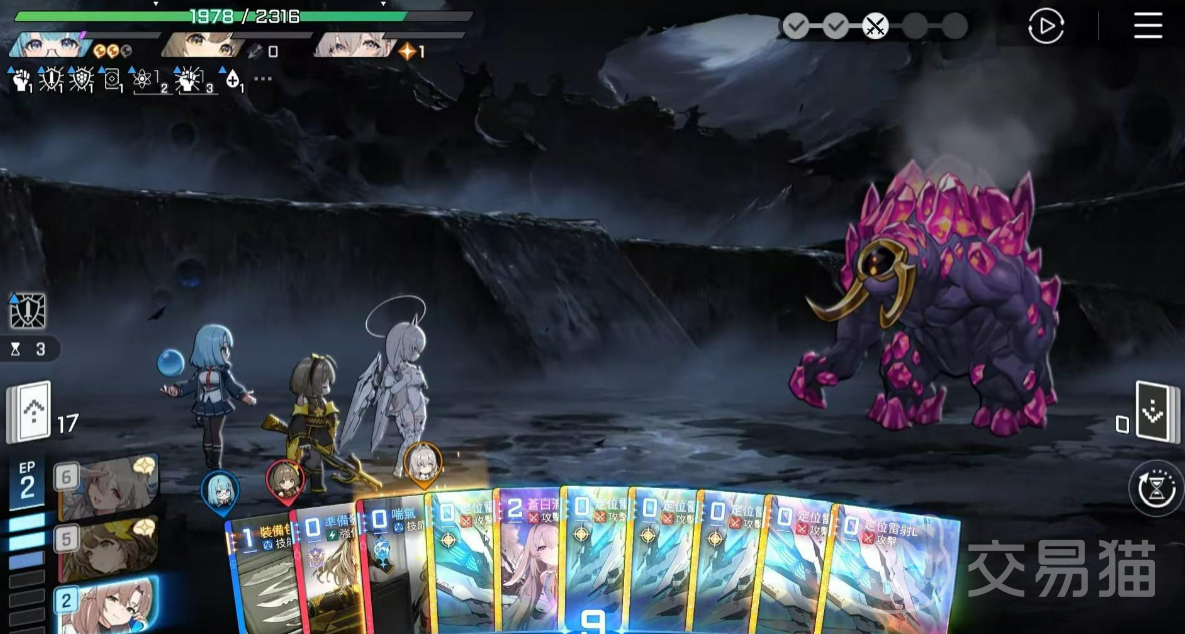Viewport: 1185px width, 634px height.
Task: Open the hamburger menu
Action: 1148,26
